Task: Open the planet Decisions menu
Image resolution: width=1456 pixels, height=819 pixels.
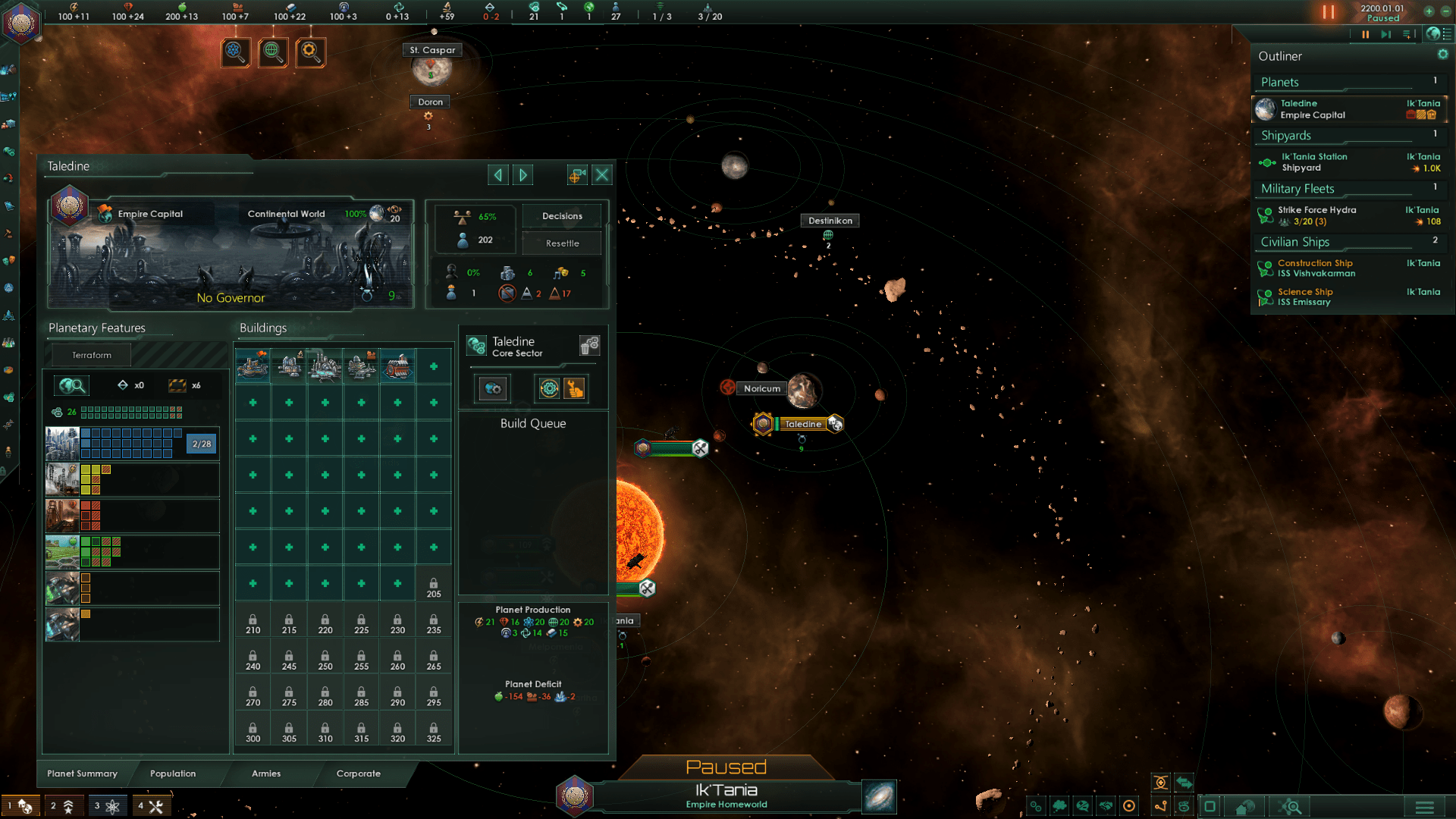Action: click(x=562, y=216)
